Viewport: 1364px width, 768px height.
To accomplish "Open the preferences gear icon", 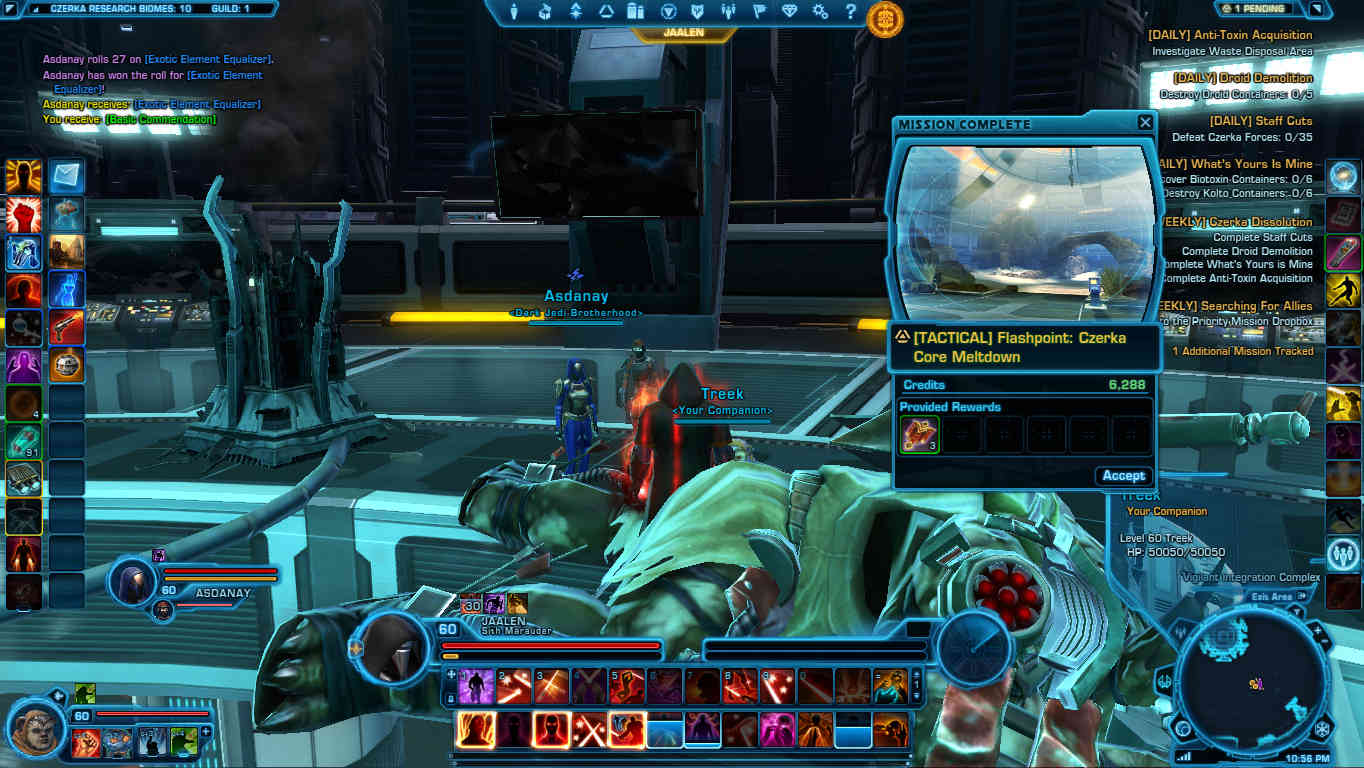I will click(x=820, y=12).
